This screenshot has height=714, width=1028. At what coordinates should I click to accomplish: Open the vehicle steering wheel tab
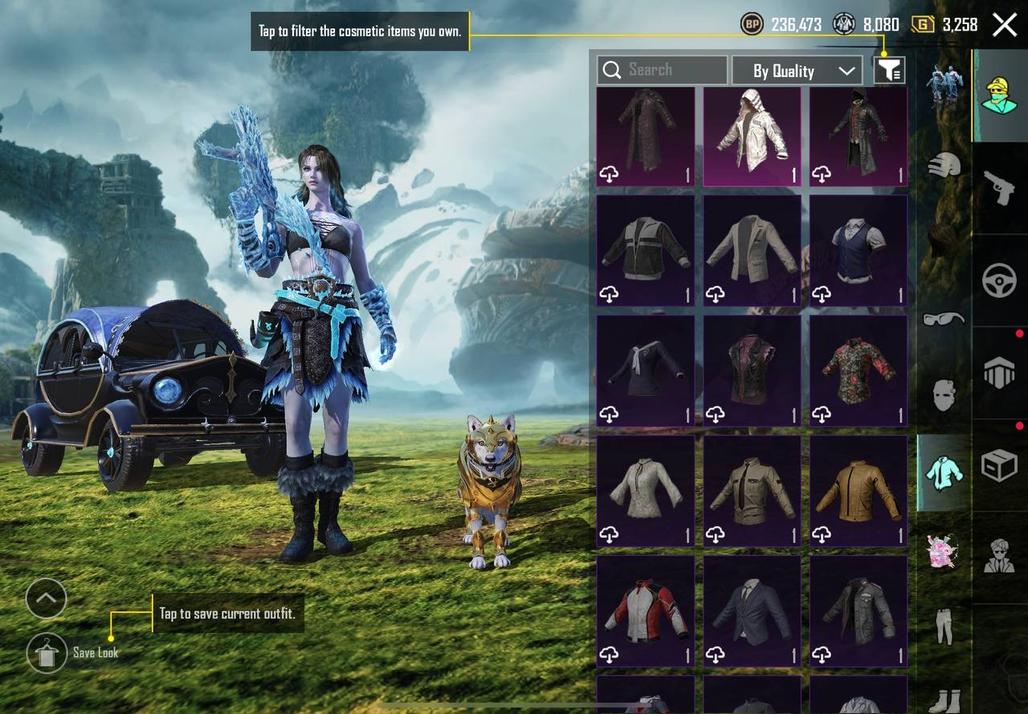tap(999, 281)
